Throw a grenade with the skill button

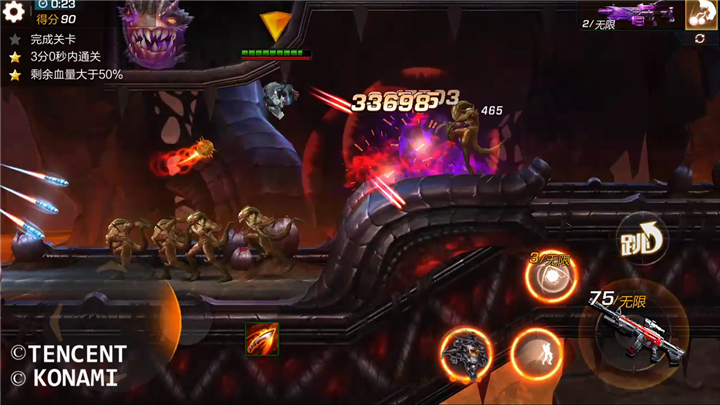tap(553, 280)
